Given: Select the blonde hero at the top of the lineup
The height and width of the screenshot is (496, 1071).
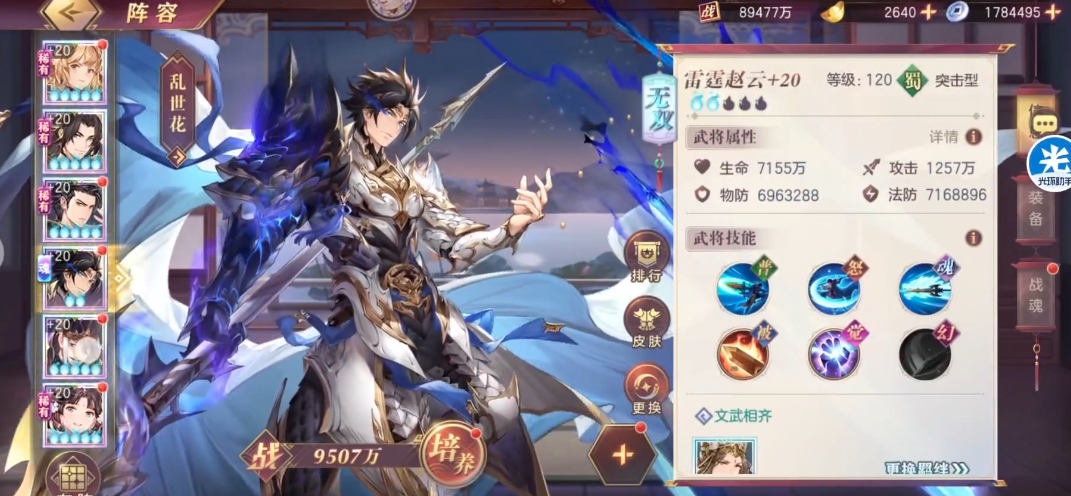Looking at the screenshot, I should [73, 70].
